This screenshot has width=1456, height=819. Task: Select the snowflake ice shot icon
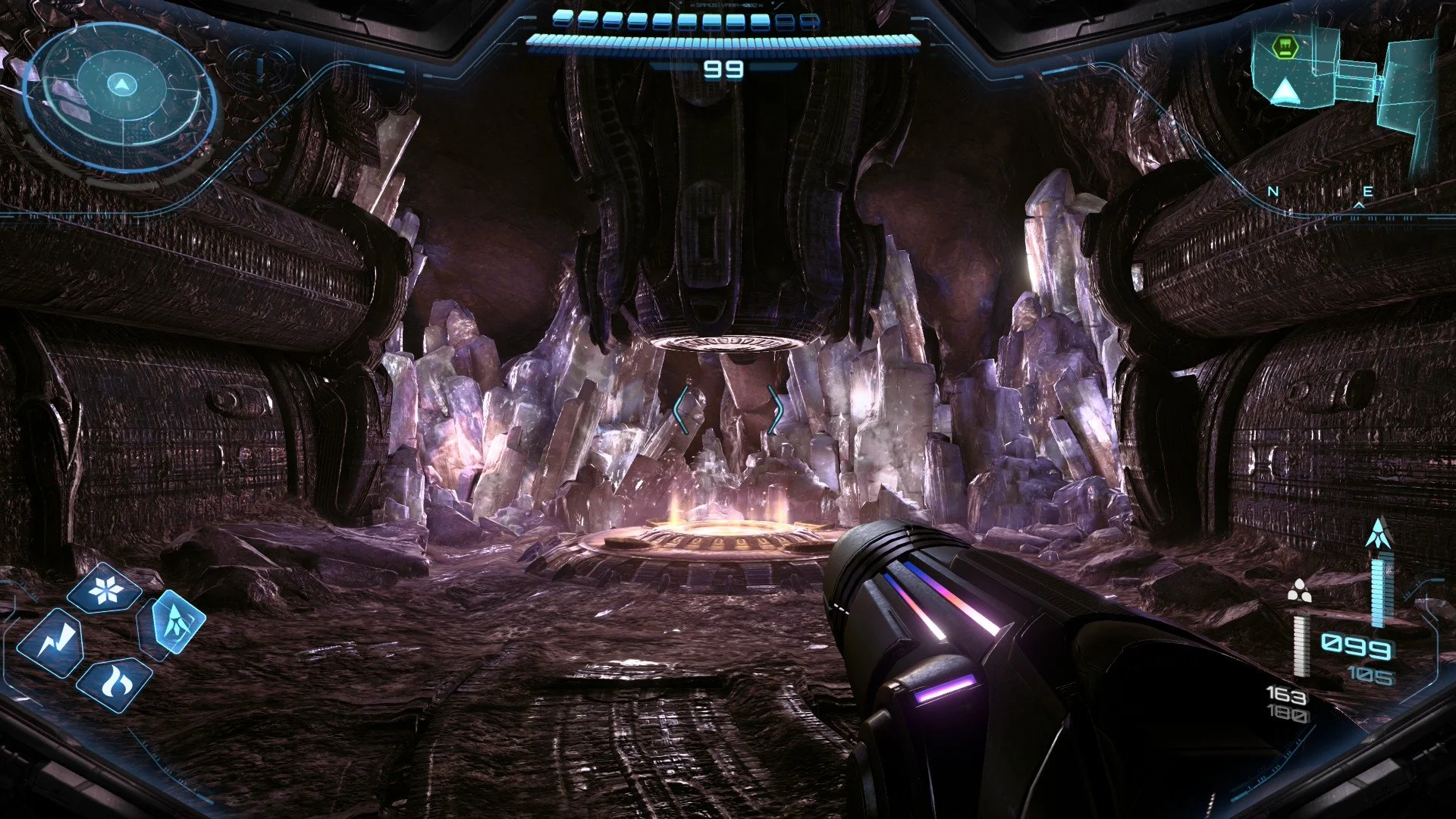click(x=105, y=589)
